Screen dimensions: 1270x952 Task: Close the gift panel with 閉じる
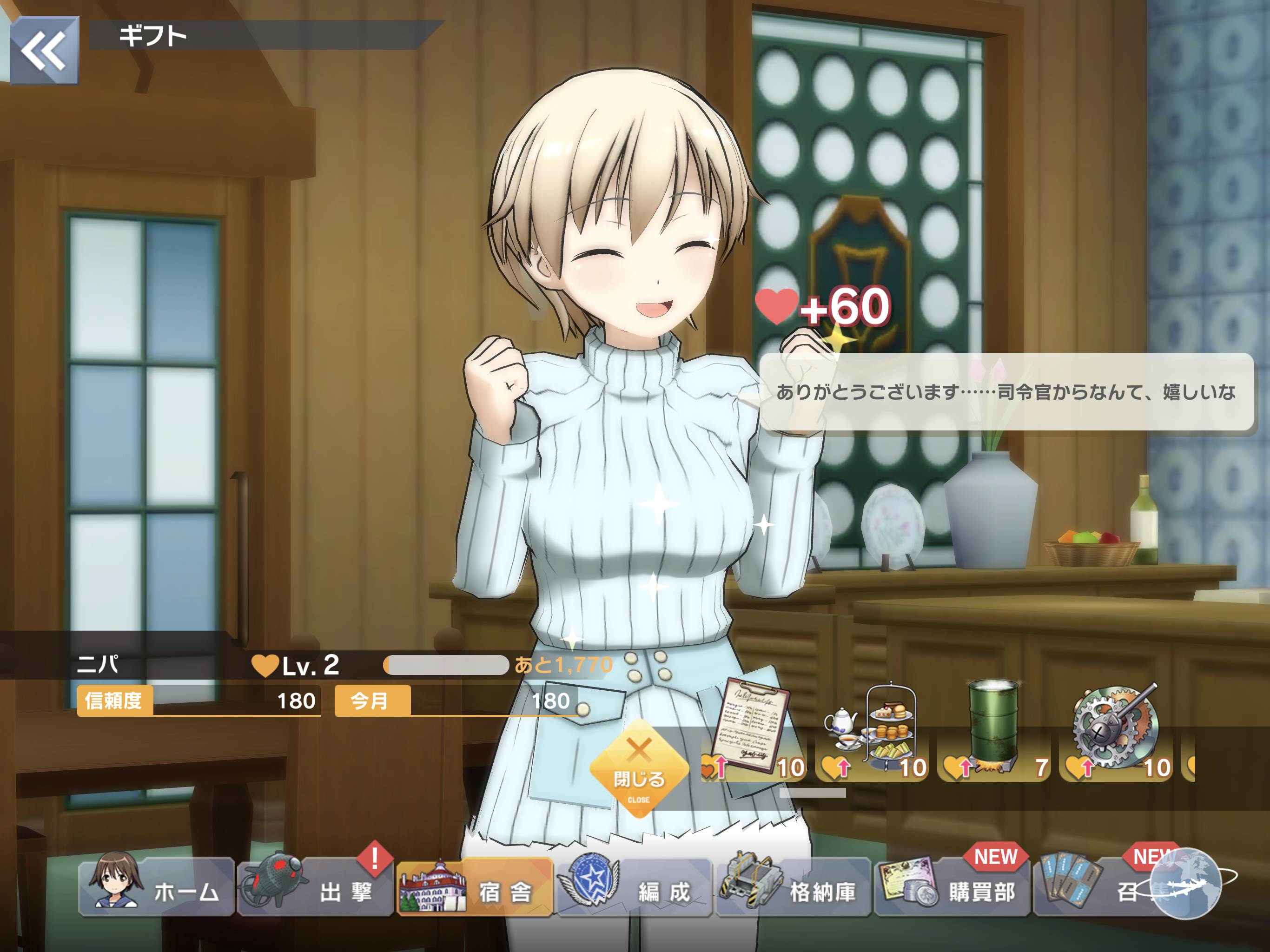[x=639, y=769]
